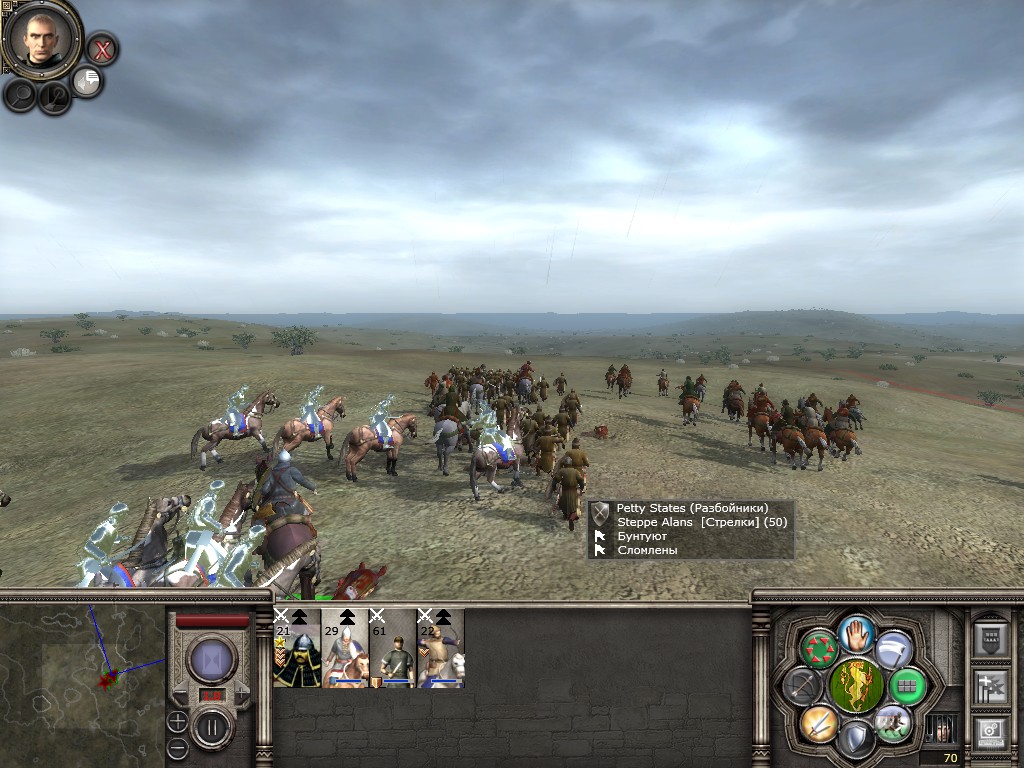Viewport: 1024px width, 768px height.
Task: Close the advisor with the red X
Action: 101,48
